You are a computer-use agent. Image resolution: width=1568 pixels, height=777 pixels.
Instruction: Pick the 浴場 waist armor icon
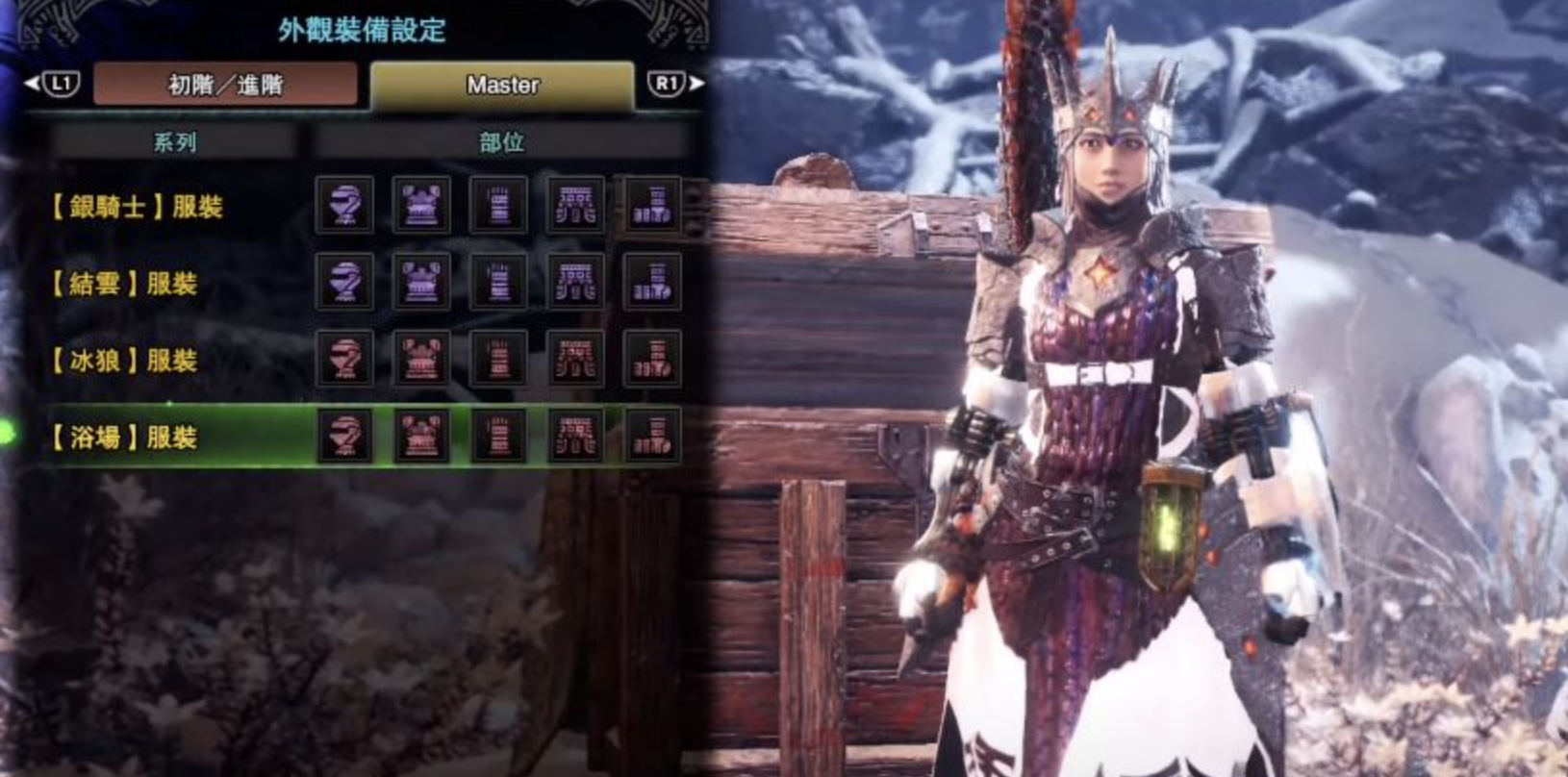tap(575, 436)
